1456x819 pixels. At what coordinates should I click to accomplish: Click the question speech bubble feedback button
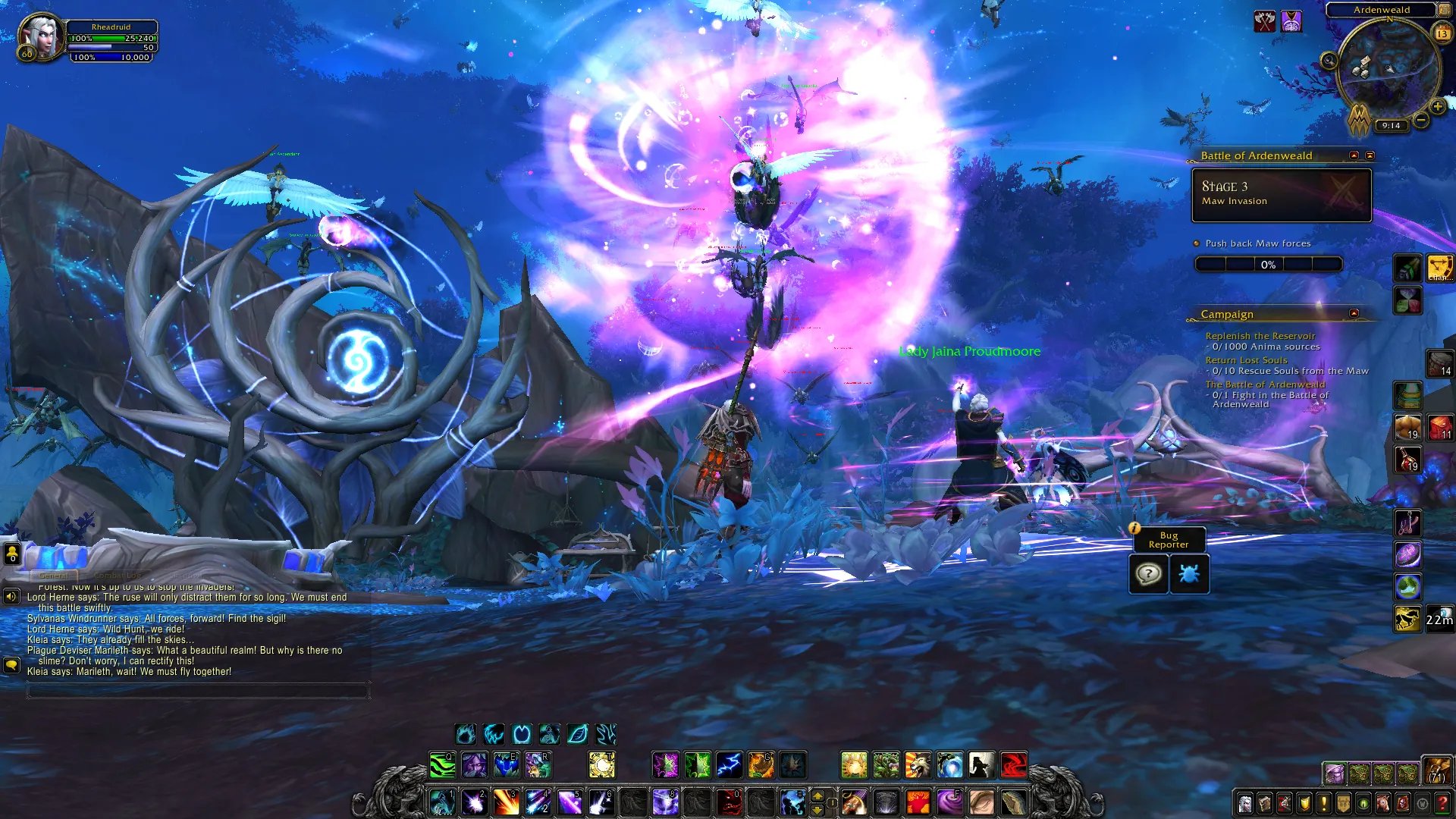click(1148, 574)
